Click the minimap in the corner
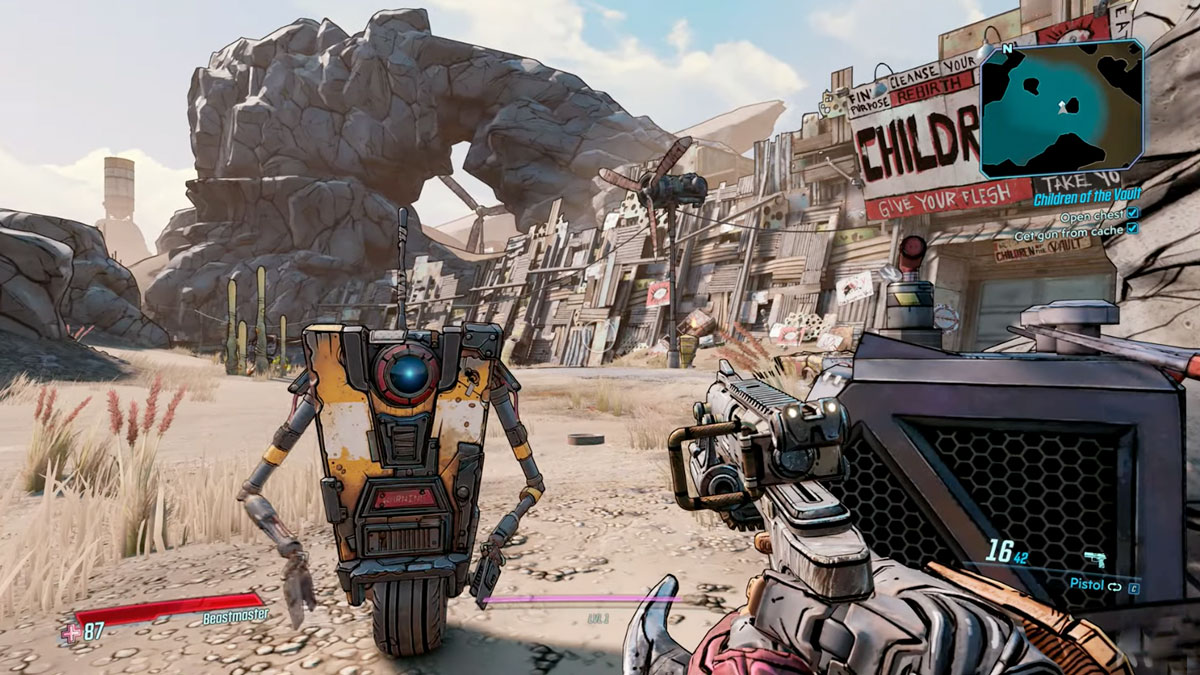Screen dimensions: 1200x675 pos(1061,108)
